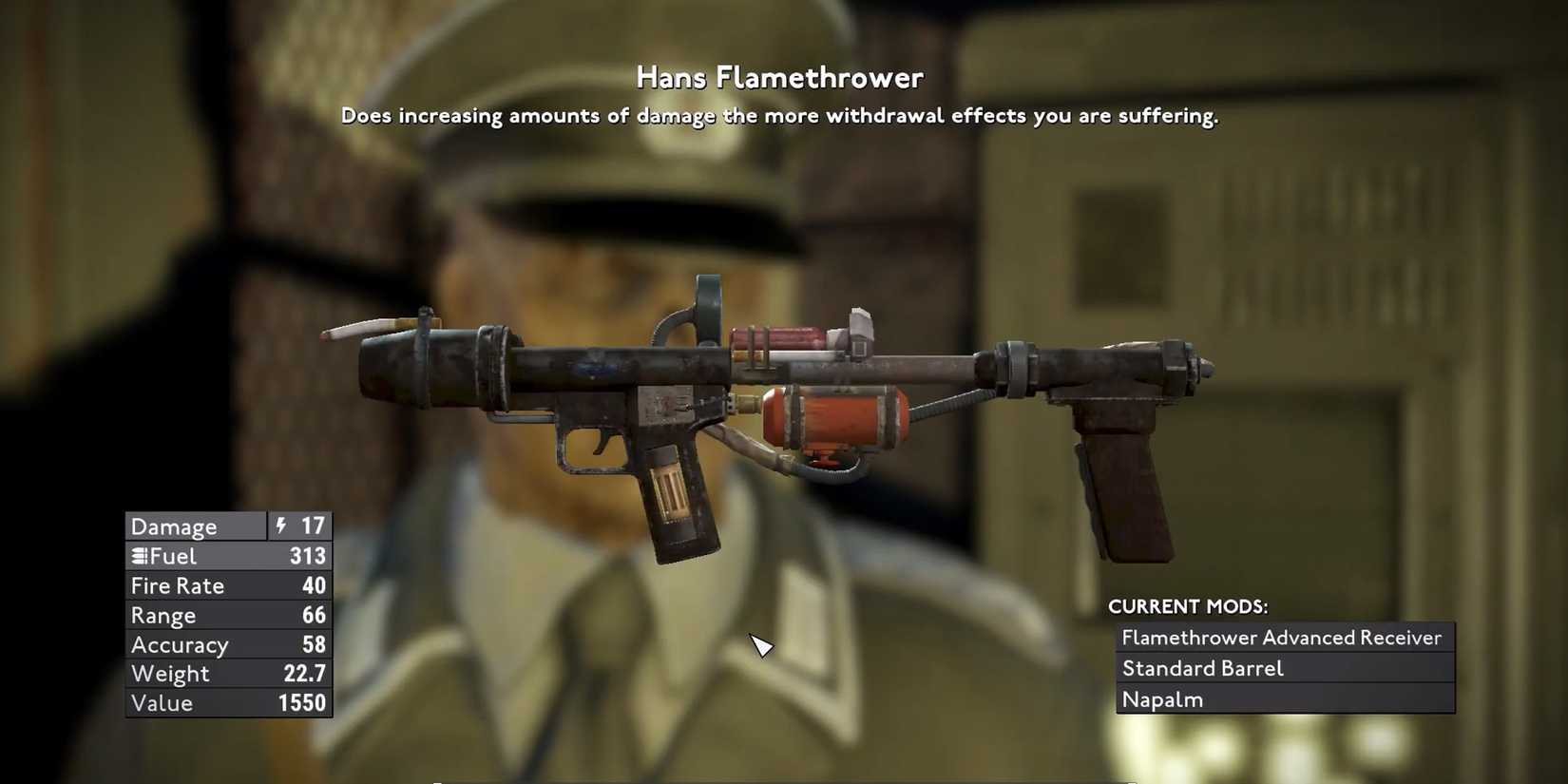
Task: Click the Hans Flamethrower title
Action: pos(779,77)
